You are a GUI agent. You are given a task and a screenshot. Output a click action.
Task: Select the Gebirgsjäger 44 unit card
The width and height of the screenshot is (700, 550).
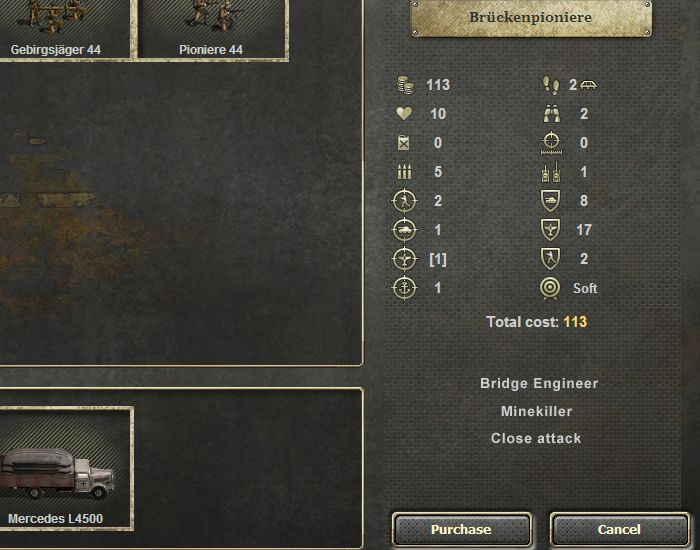coord(62,28)
